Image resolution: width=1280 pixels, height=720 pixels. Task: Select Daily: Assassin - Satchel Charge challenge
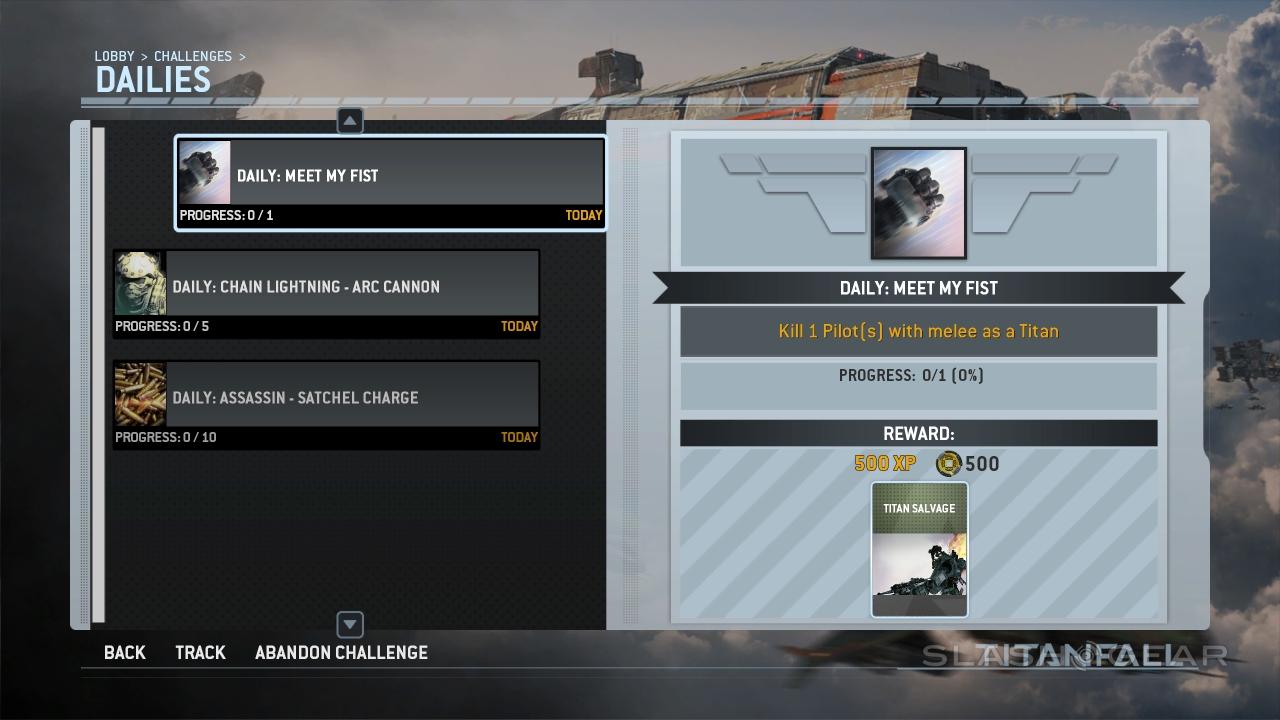click(326, 405)
